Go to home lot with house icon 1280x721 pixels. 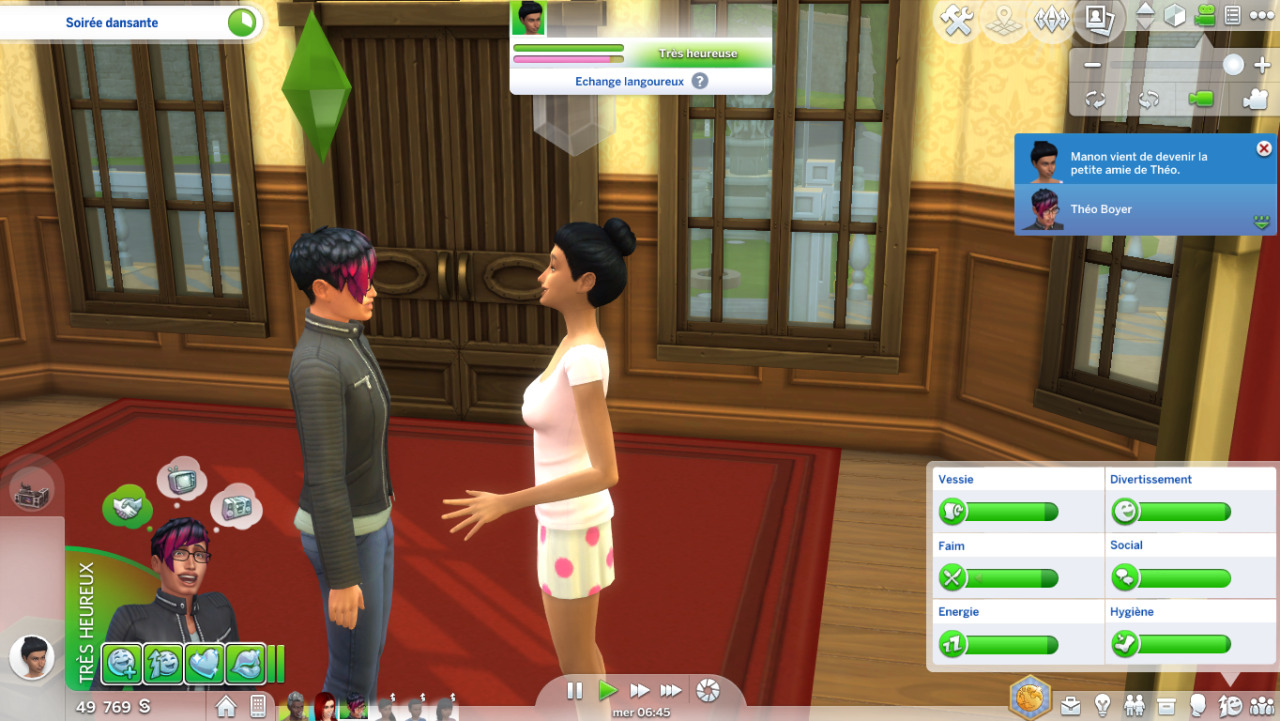pyautogui.click(x=226, y=706)
